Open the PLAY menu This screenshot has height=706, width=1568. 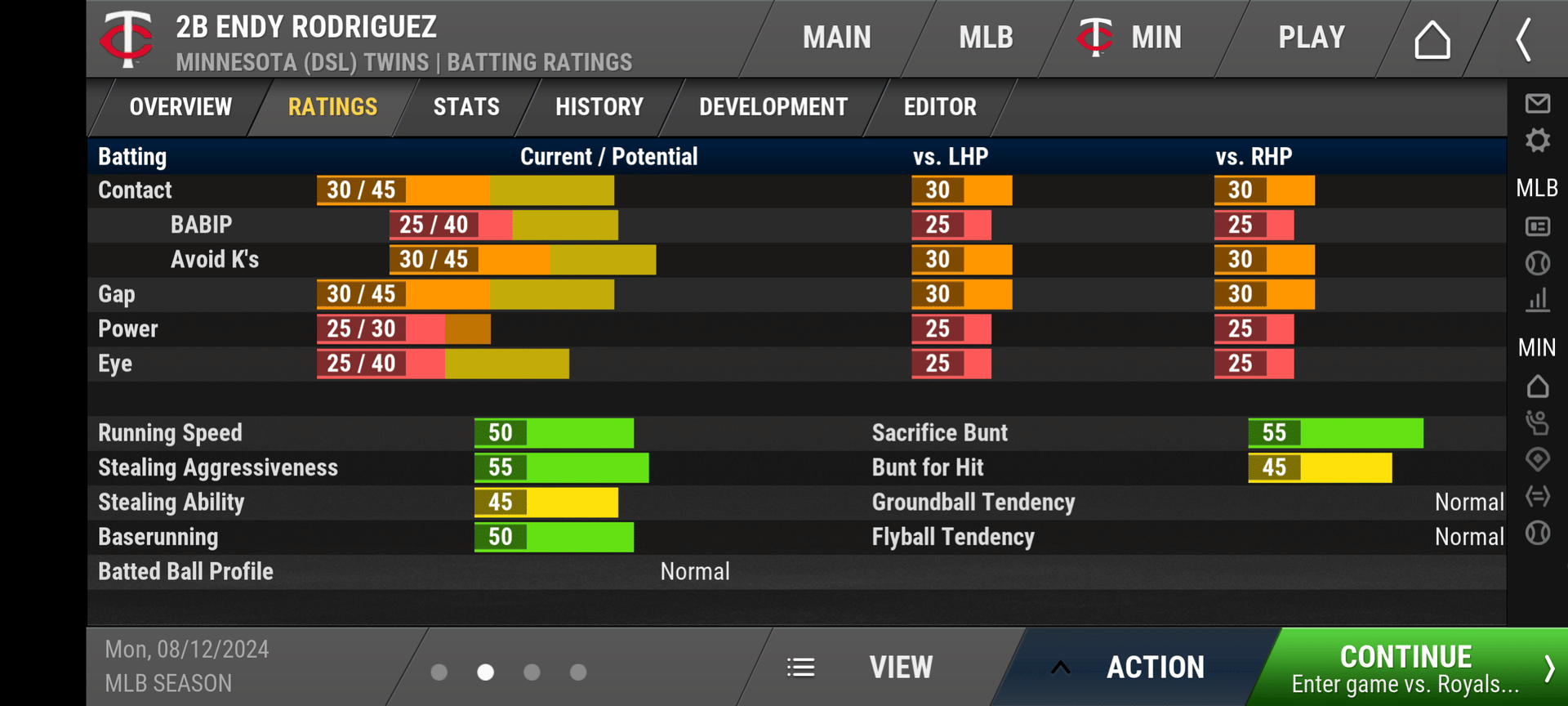click(1311, 38)
